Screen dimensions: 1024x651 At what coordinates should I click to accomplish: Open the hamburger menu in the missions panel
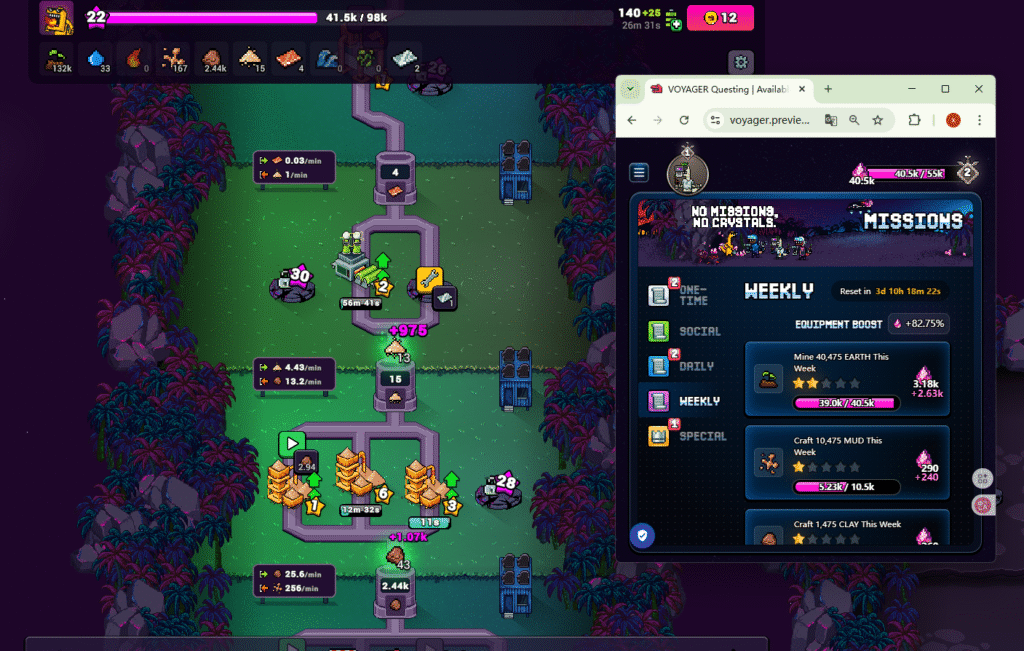pos(639,173)
